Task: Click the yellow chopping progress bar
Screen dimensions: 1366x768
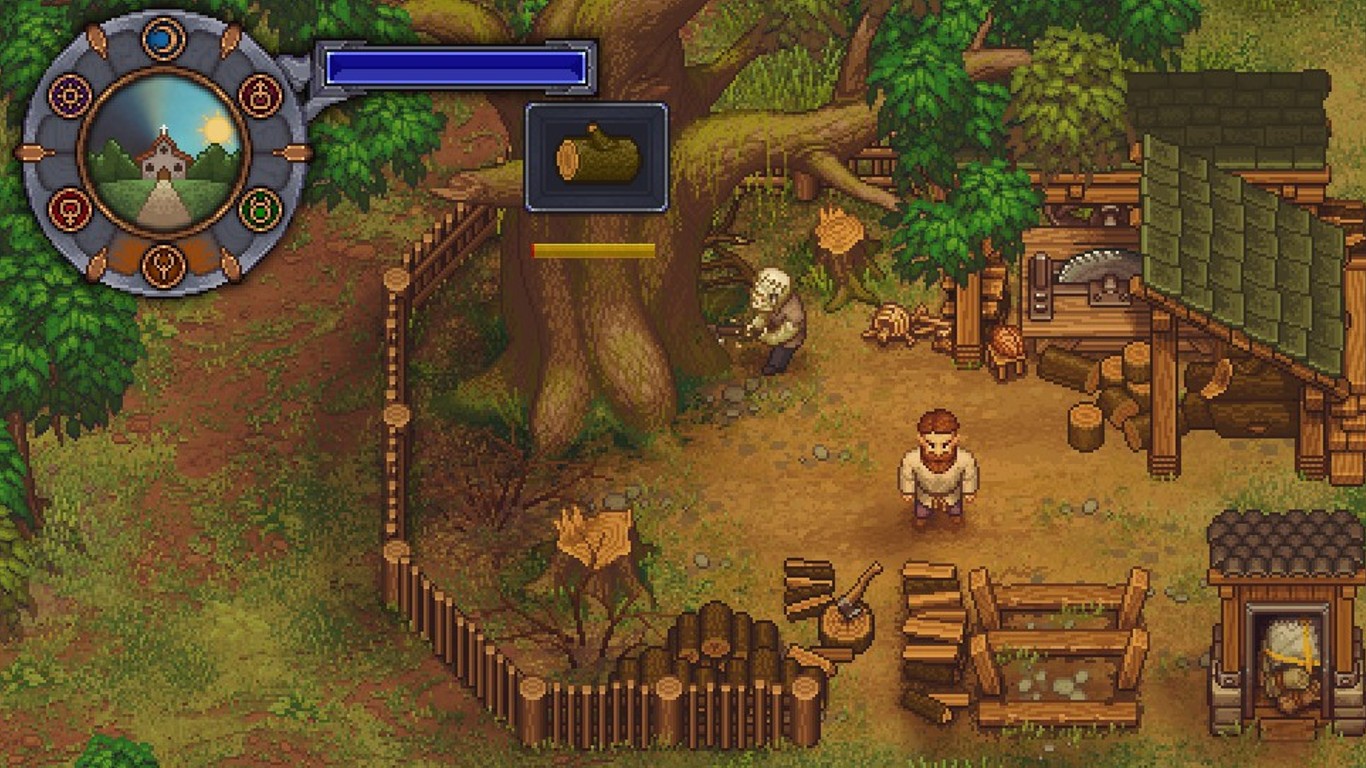Action: coord(592,248)
